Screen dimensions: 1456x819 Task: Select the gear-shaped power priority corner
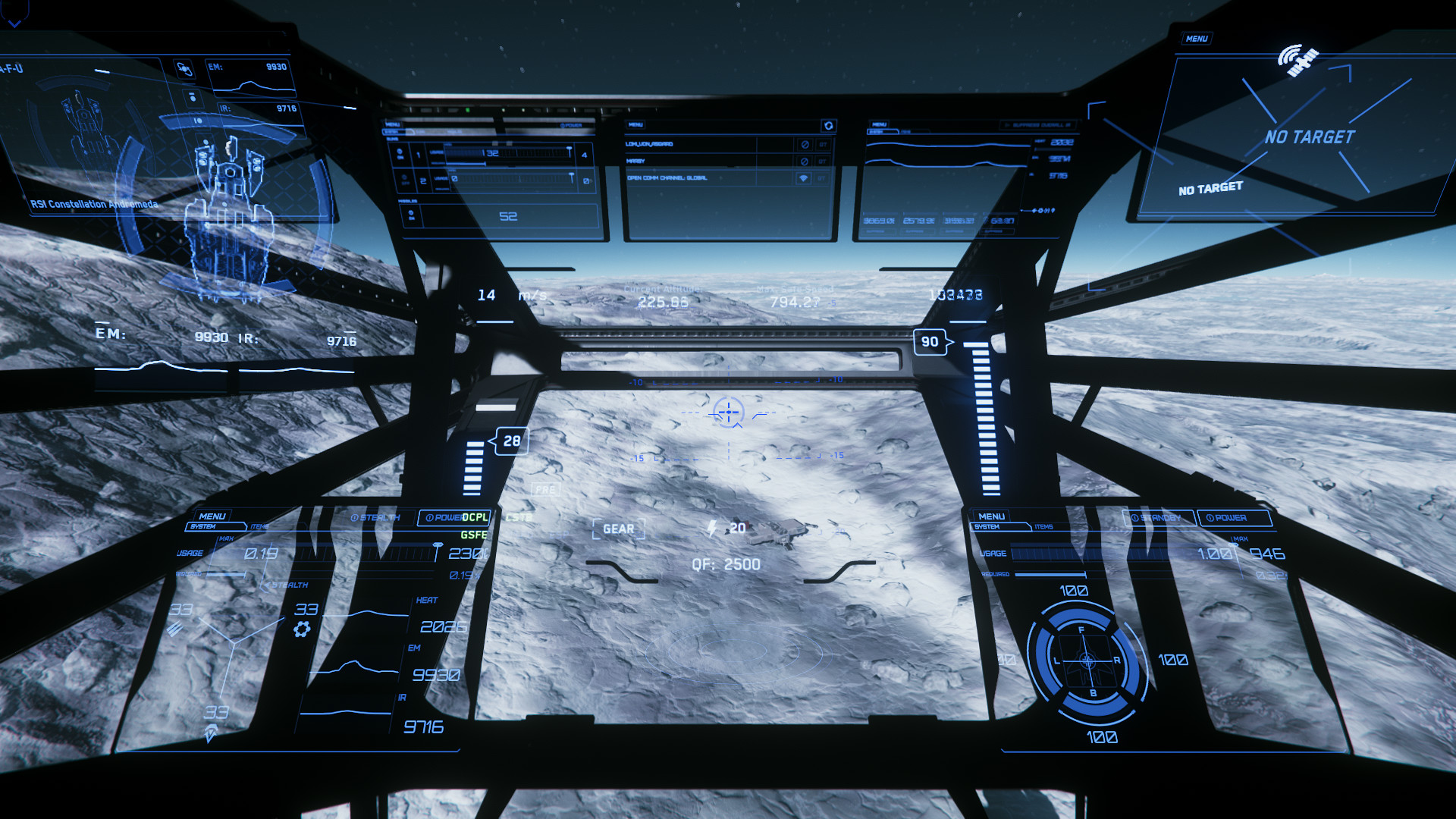[x=302, y=629]
